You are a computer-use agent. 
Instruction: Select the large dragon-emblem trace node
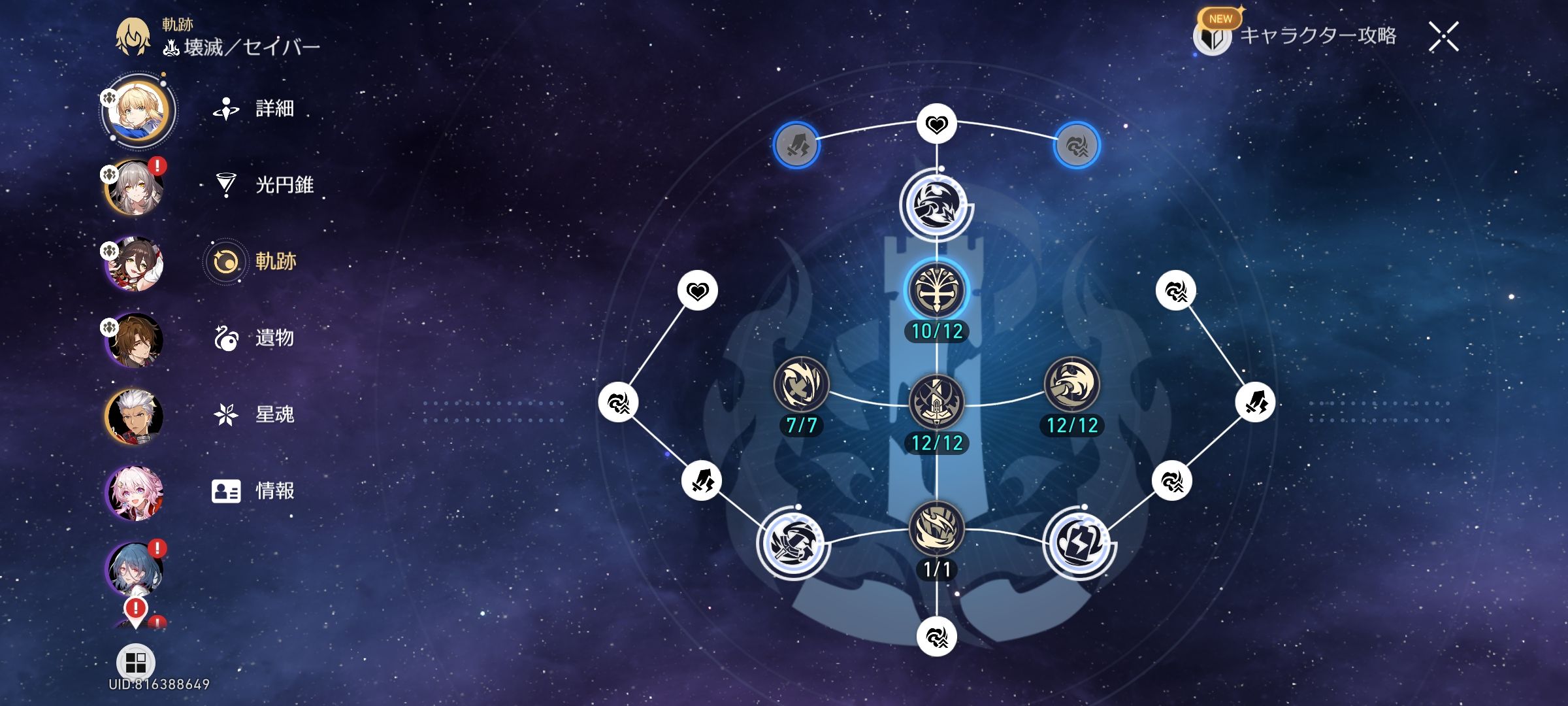[x=936, y=205]
